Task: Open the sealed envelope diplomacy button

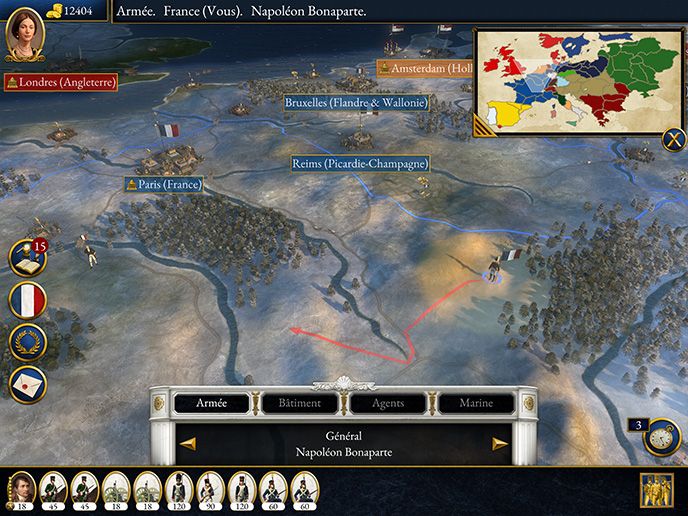Action: (27, 384)
